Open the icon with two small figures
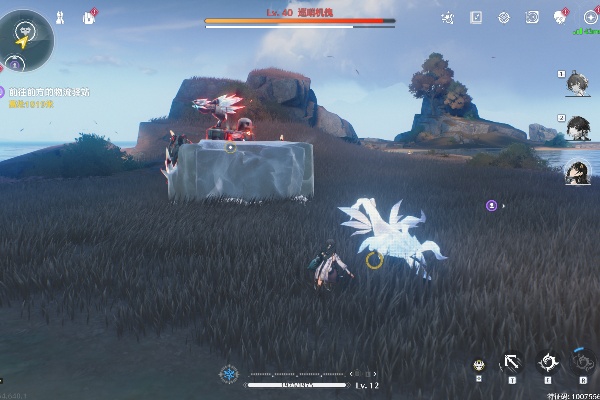 [59, 17]
